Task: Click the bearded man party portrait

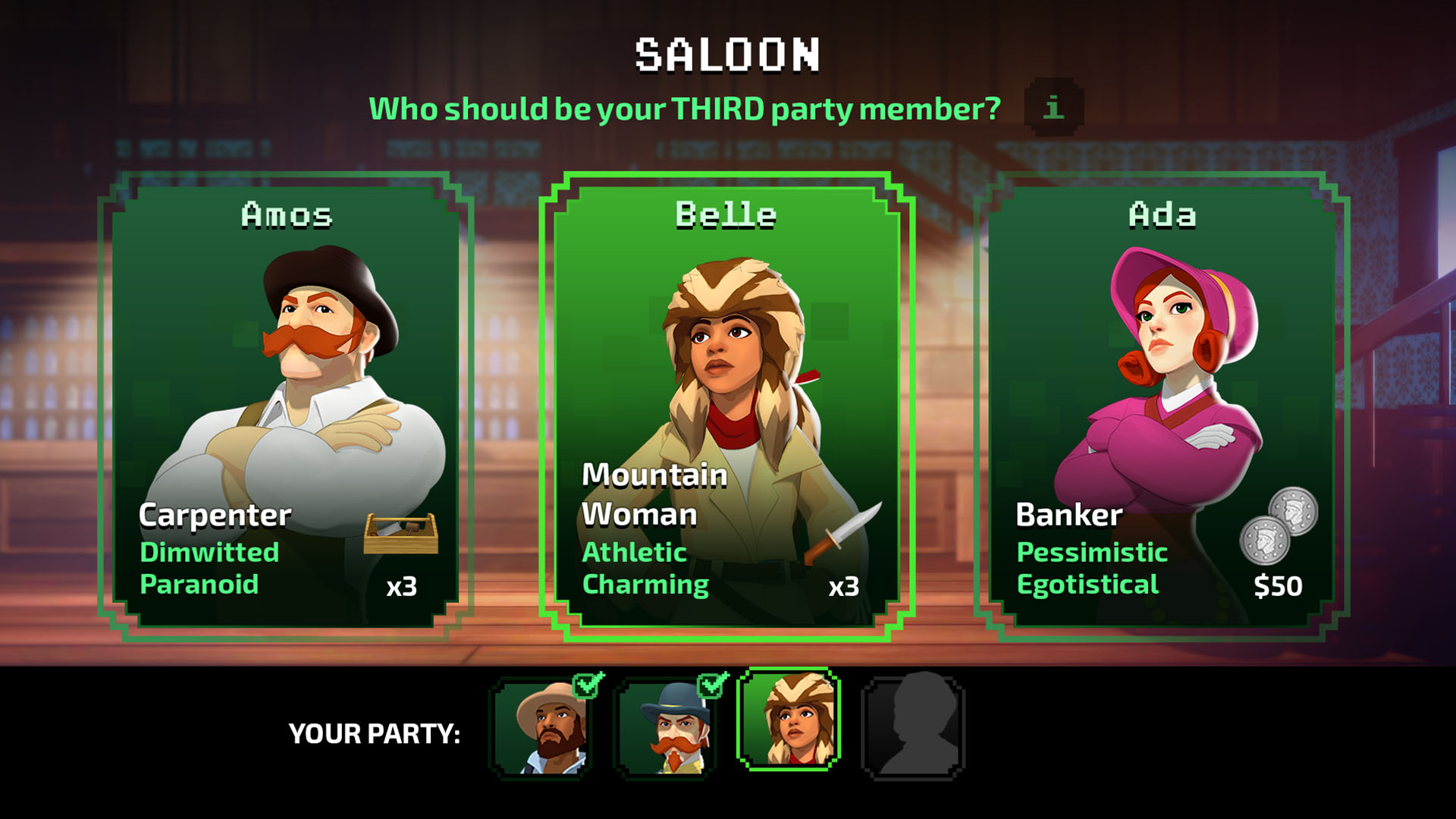Action: (x=541, y=729)
